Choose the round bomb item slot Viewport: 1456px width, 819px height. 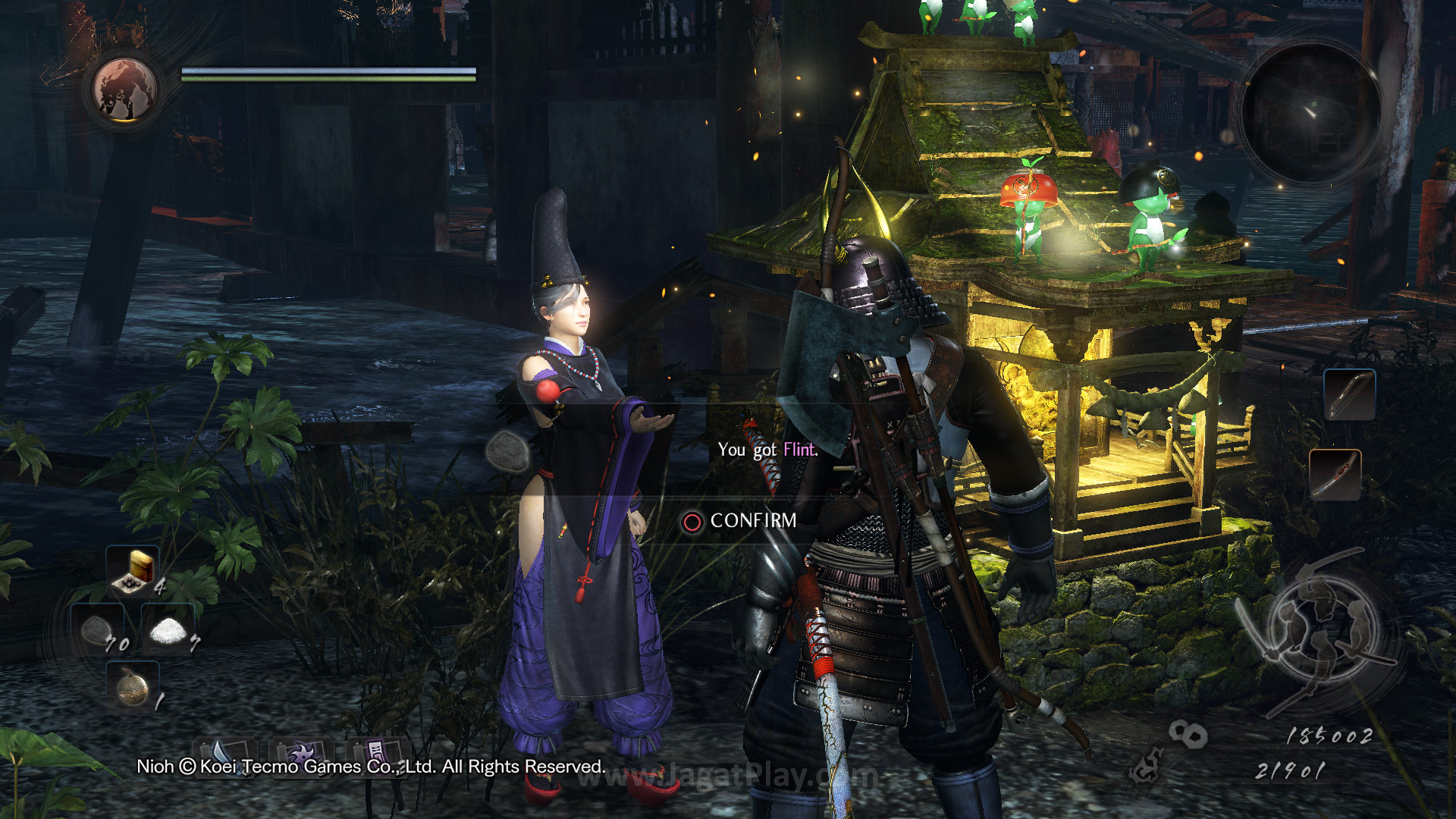tap(133, 686)
